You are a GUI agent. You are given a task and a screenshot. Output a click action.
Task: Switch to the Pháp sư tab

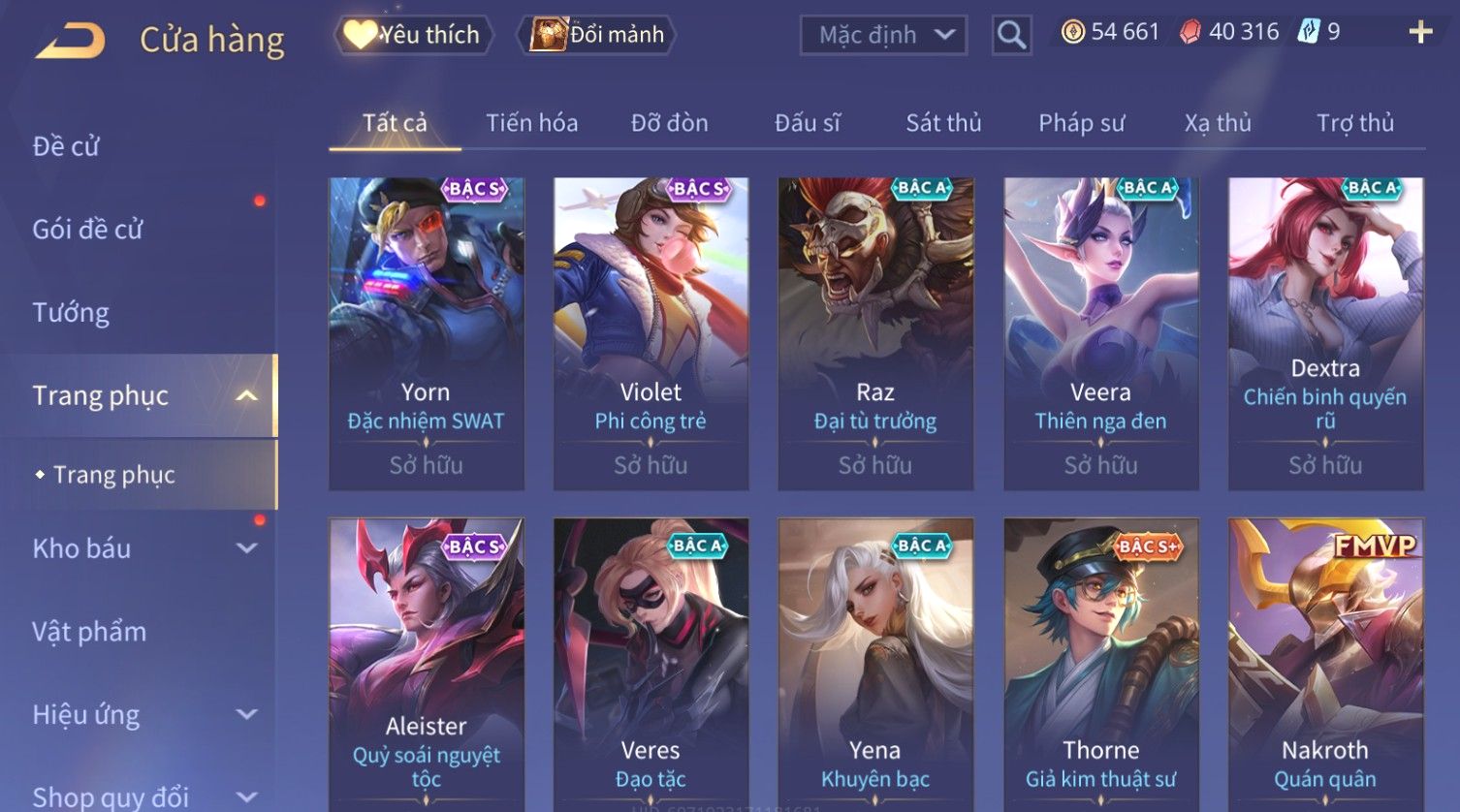1081,123
